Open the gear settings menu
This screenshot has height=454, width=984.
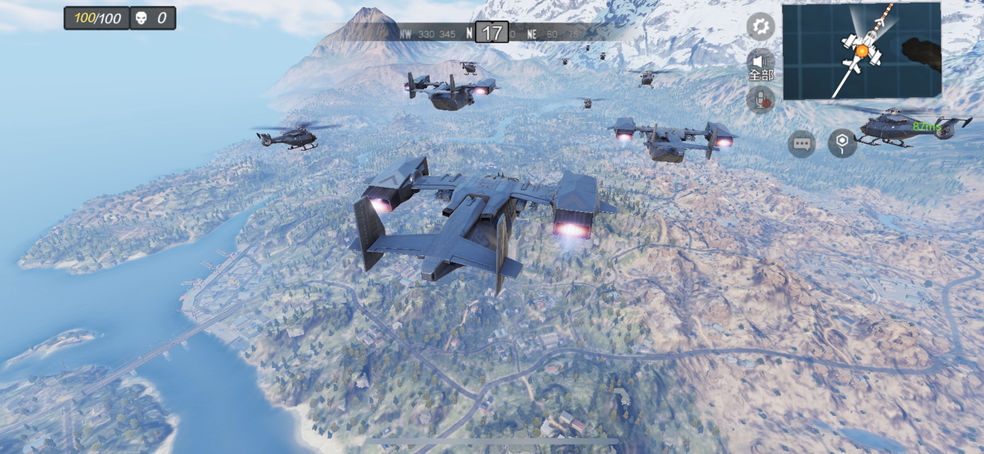pyautogui.click(x=761, y=27)
